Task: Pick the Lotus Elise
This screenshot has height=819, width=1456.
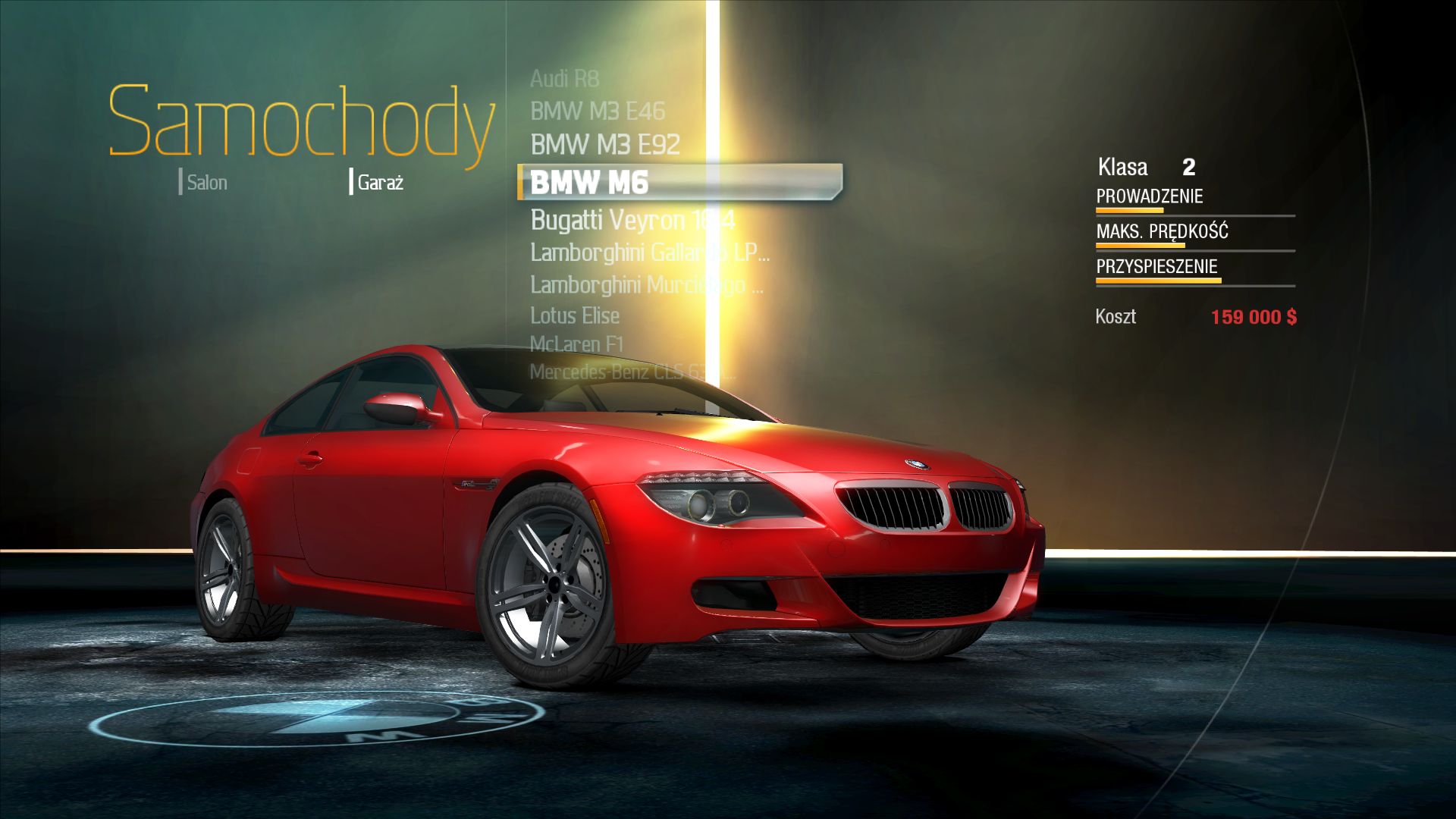Action: (574, 315)
